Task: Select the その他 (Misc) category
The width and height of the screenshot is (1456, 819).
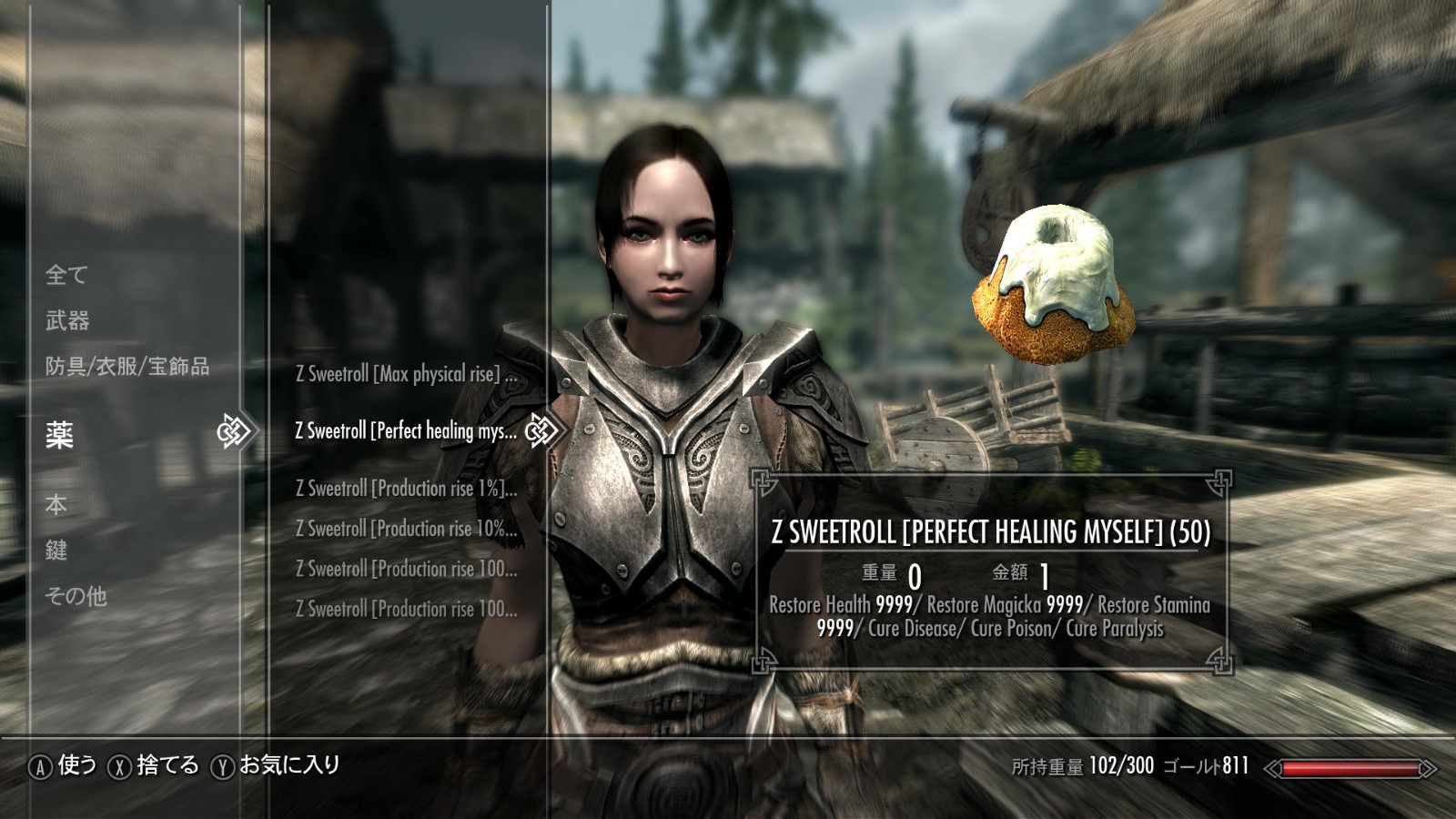Action: click(x=76, y=596)
